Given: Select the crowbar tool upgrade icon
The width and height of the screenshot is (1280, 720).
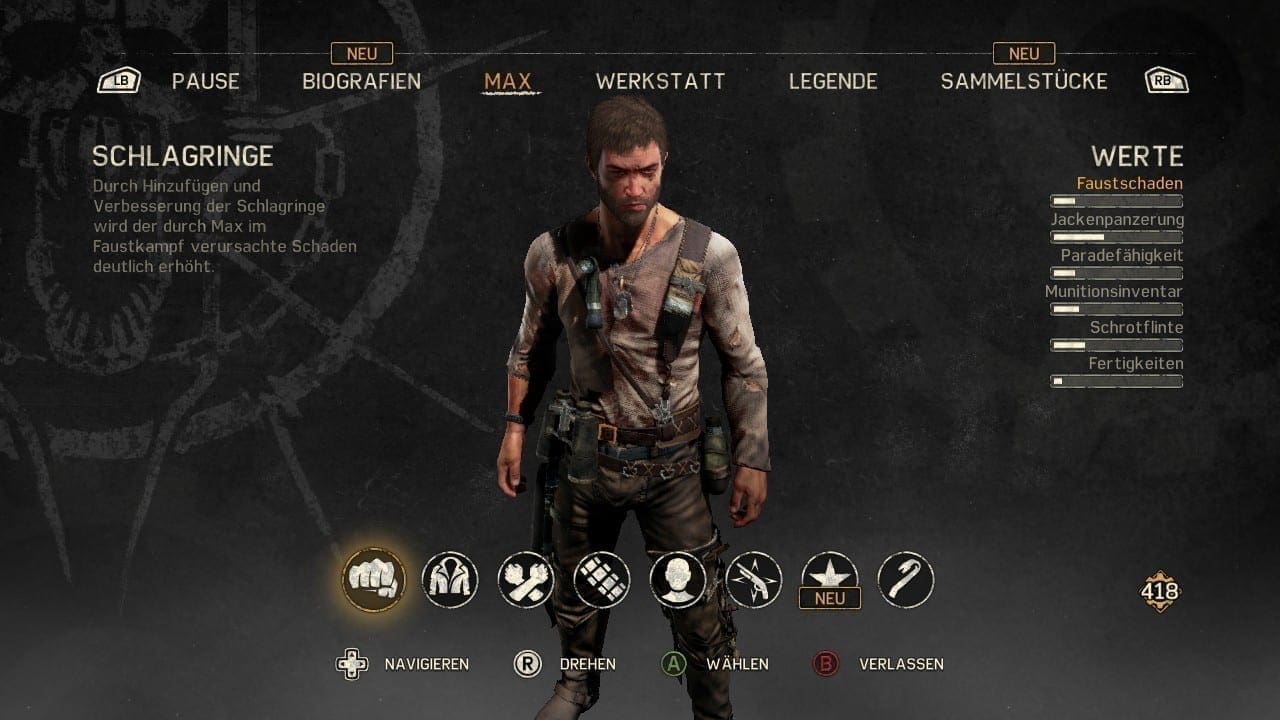Looking at the screenshot, I should [x=906, y=579].
